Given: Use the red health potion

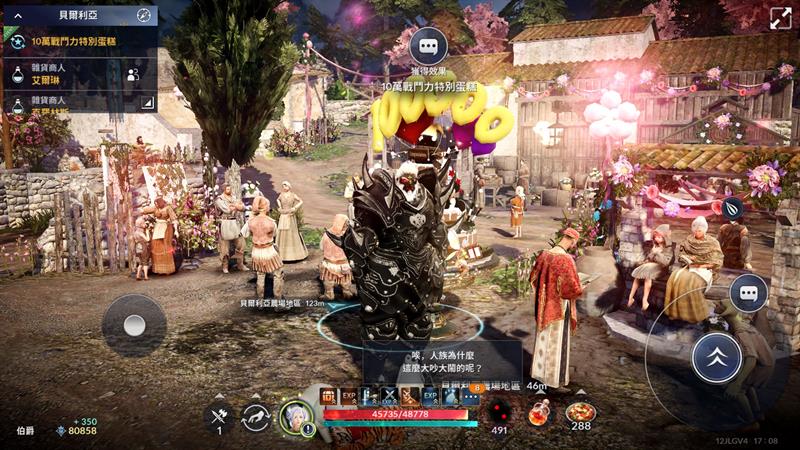Looking at the screenshot, I should point(539,412).
